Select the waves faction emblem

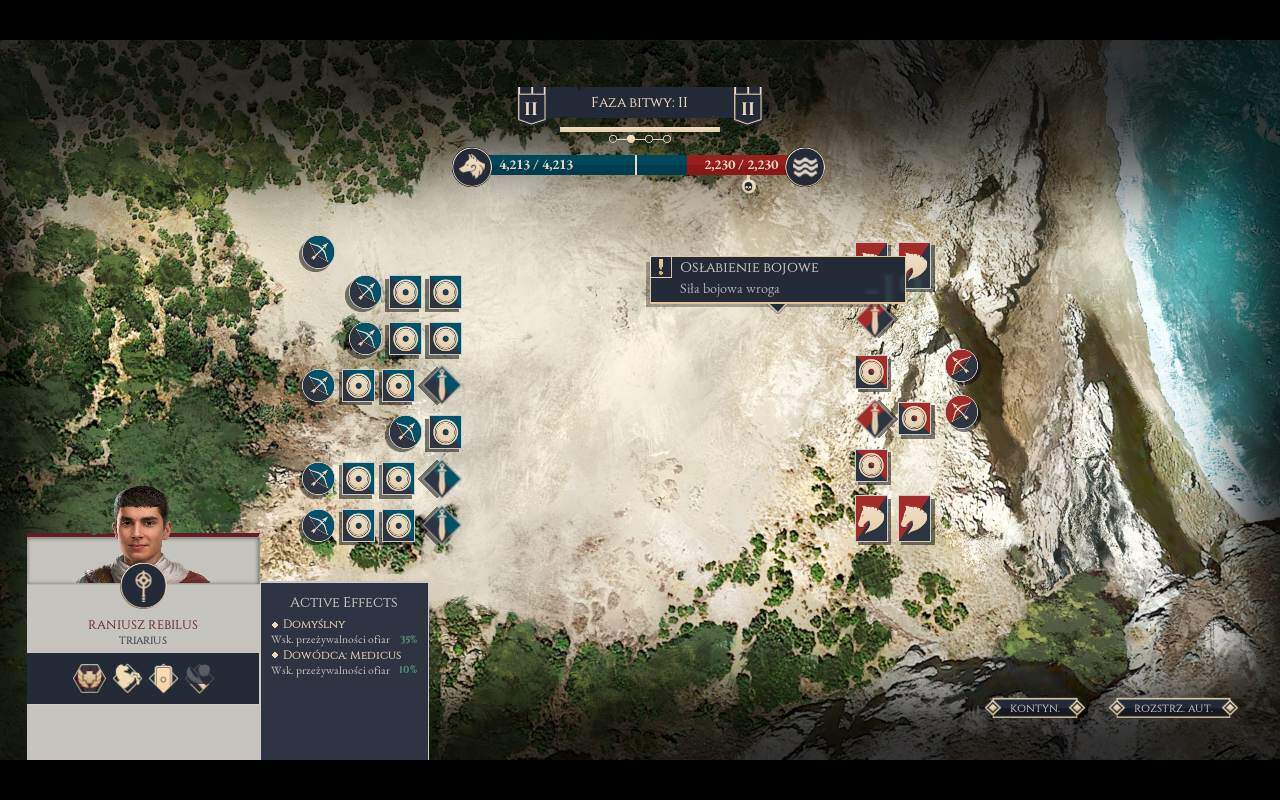coord(804,167)
